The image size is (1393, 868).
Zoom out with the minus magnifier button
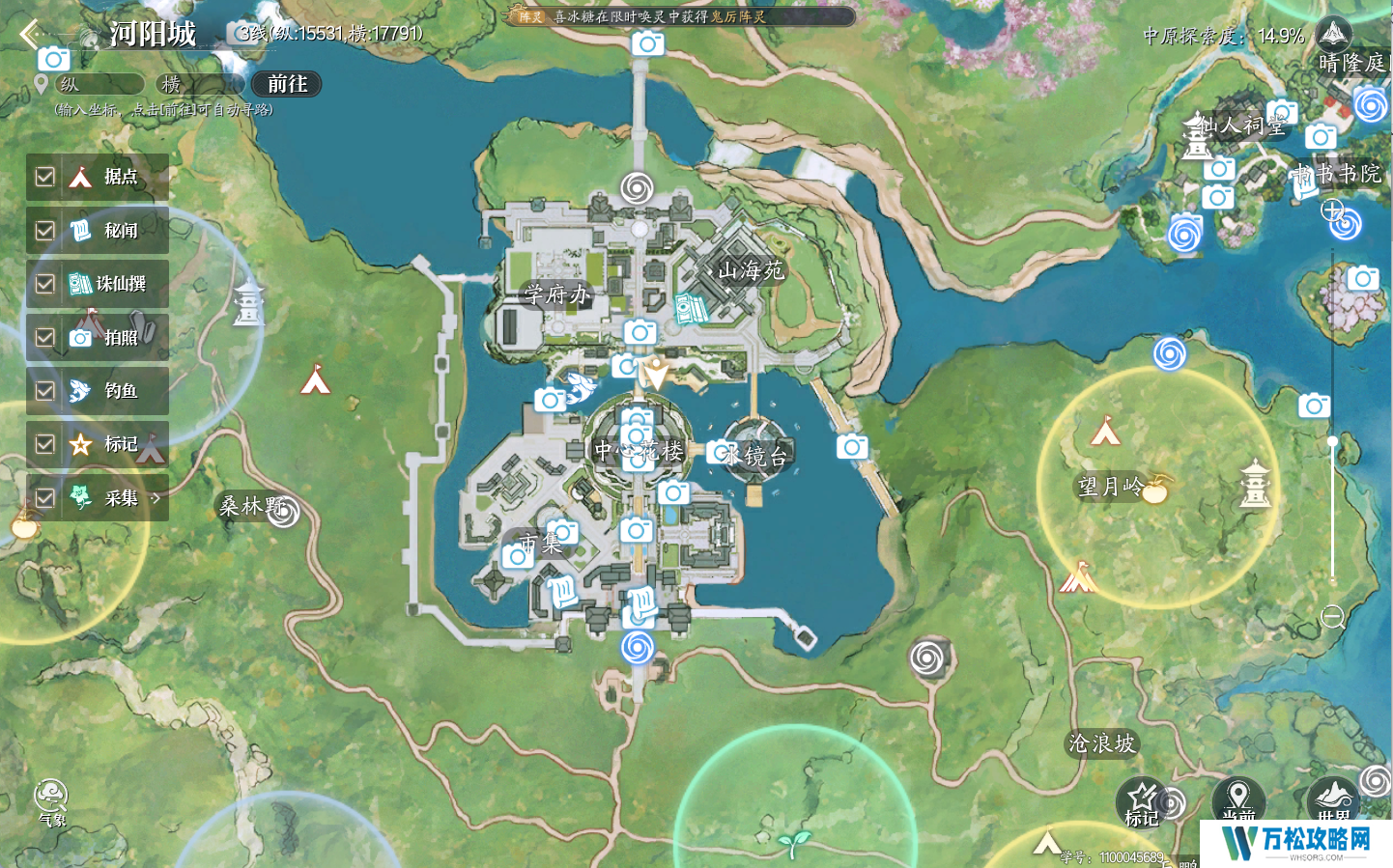1333,616
